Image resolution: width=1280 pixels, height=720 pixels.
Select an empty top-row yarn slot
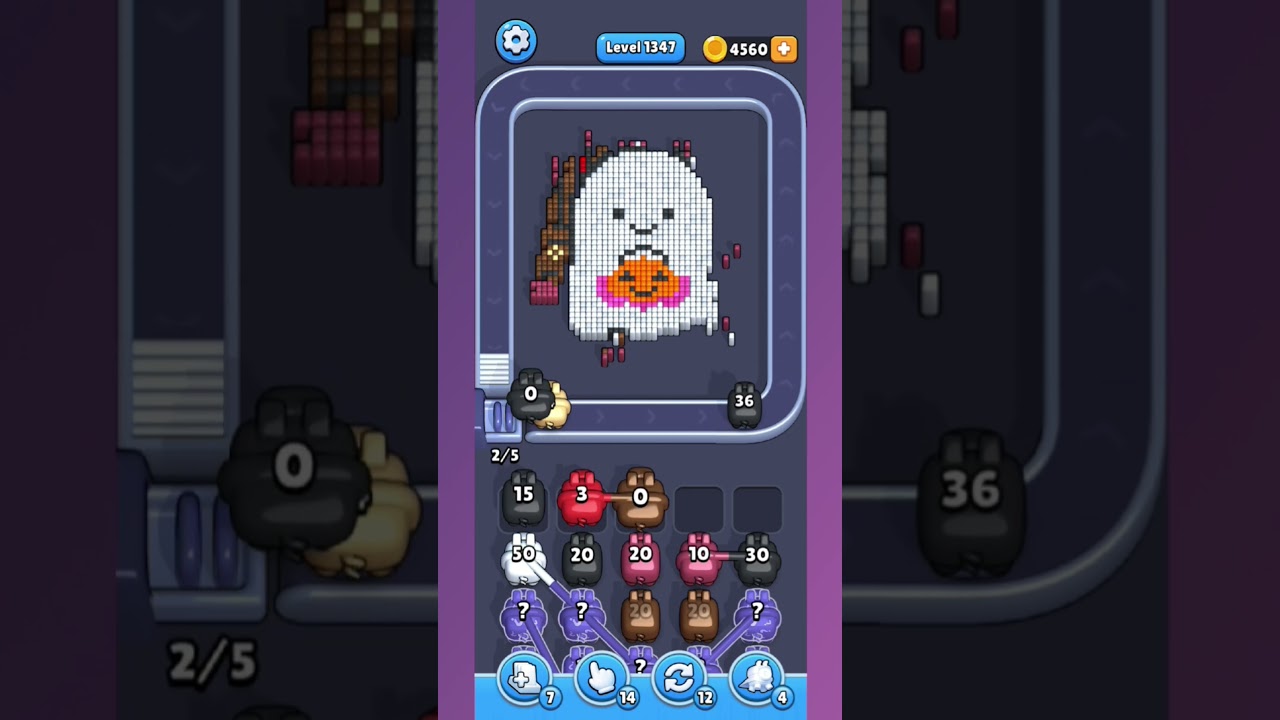pos(700,507)
